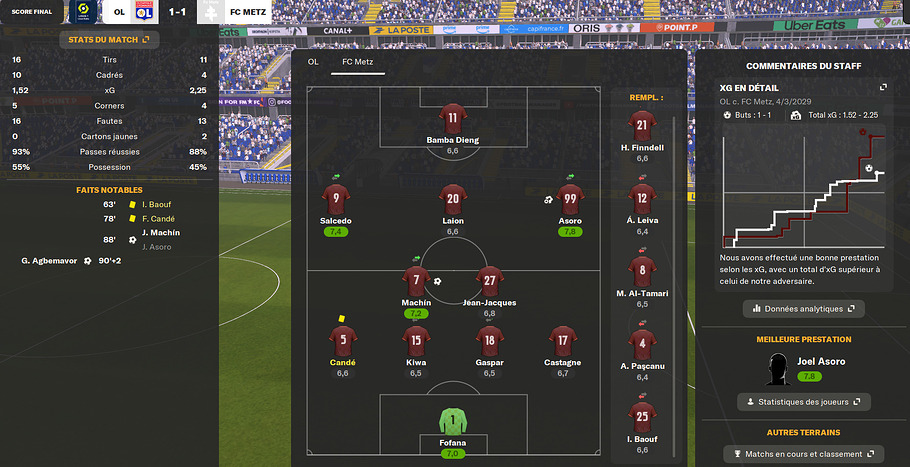Choose Jean-Jacques number 27
910x467 pixels.
[488, 281]
